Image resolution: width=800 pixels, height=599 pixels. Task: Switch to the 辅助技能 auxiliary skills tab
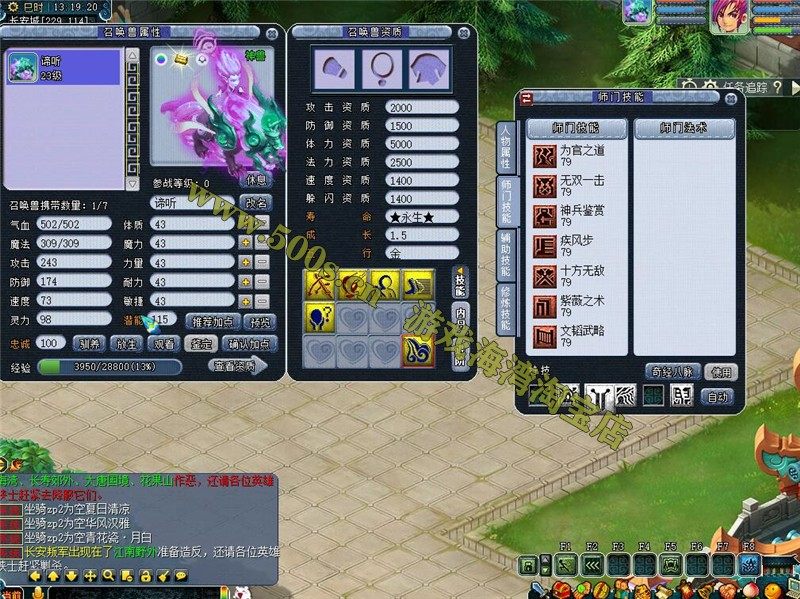[505, 256]
